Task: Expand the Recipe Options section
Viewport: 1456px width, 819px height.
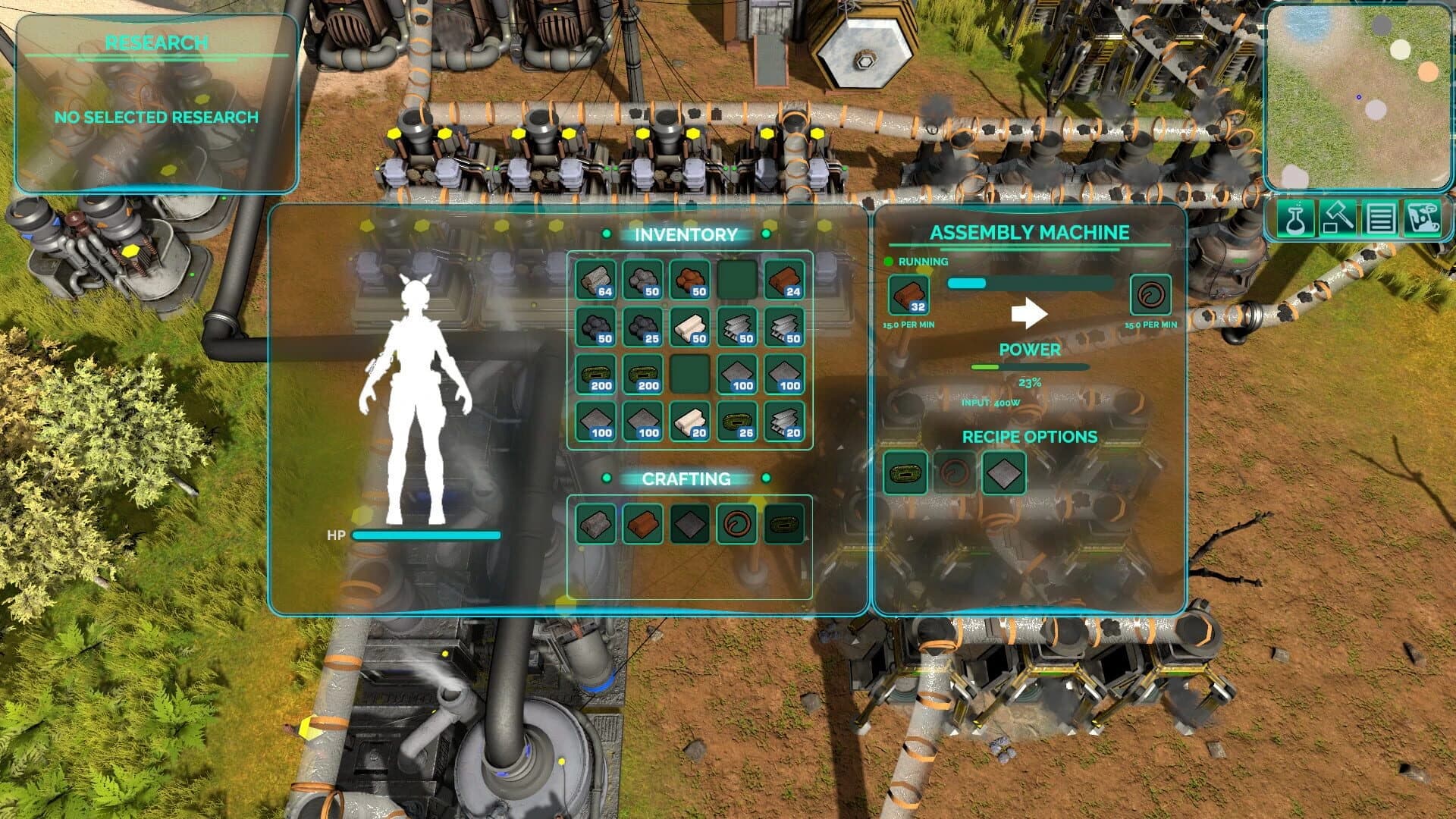Action: 1028,436
